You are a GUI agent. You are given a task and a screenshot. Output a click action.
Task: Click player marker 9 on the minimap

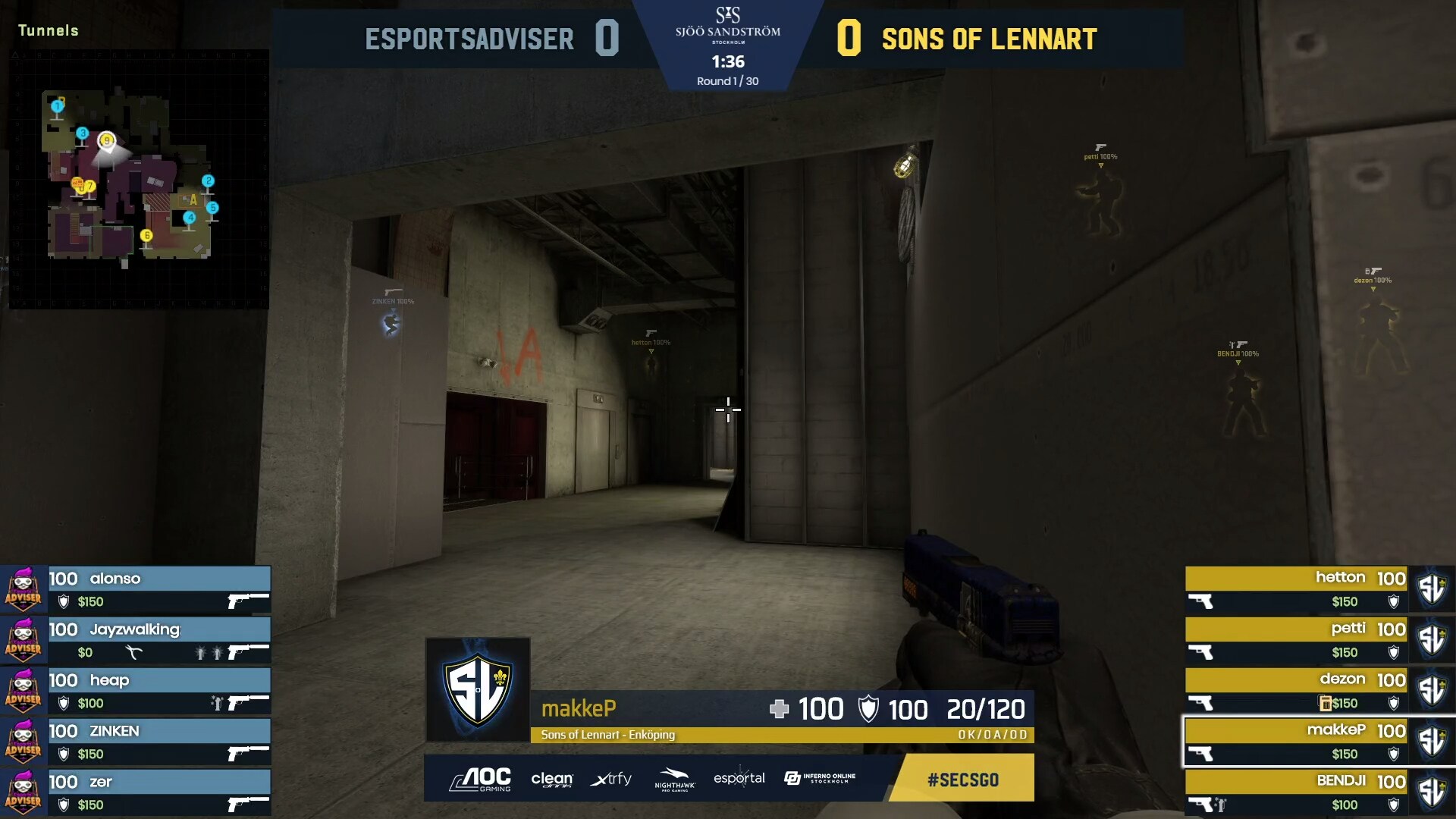point(106,140)
